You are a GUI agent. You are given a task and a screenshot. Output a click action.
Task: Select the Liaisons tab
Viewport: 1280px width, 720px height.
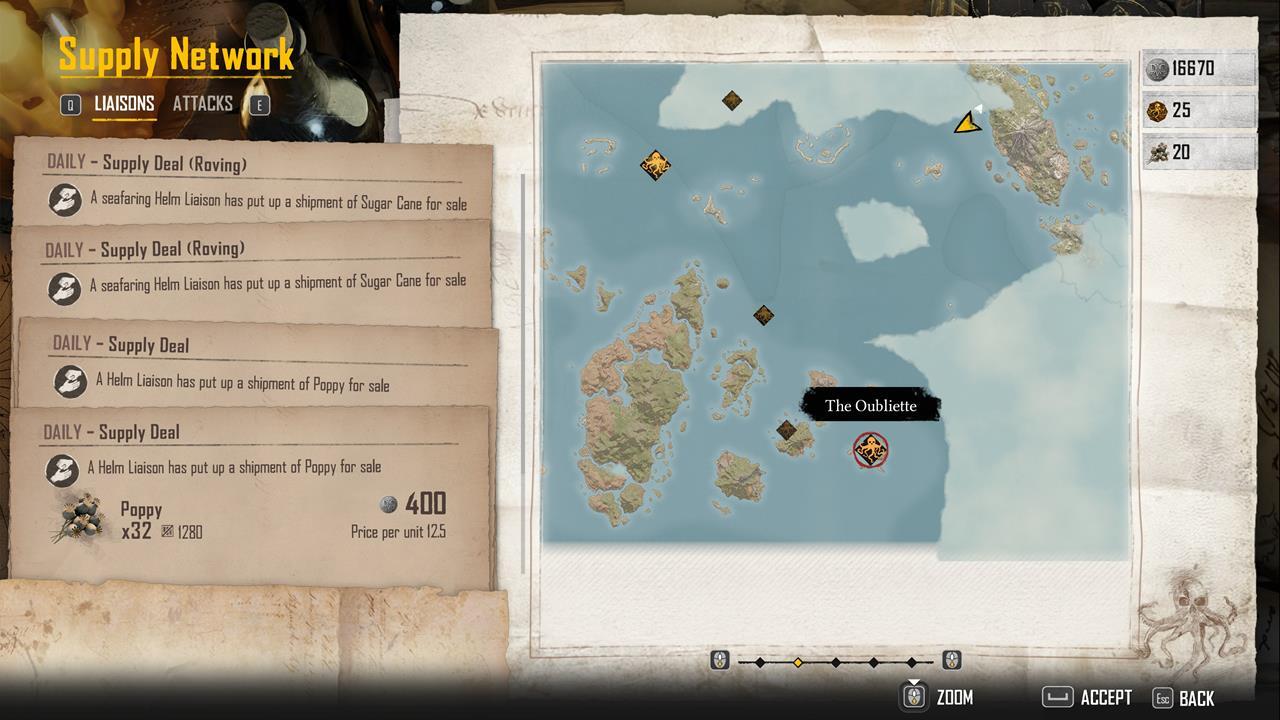click(x=124, y=103)
